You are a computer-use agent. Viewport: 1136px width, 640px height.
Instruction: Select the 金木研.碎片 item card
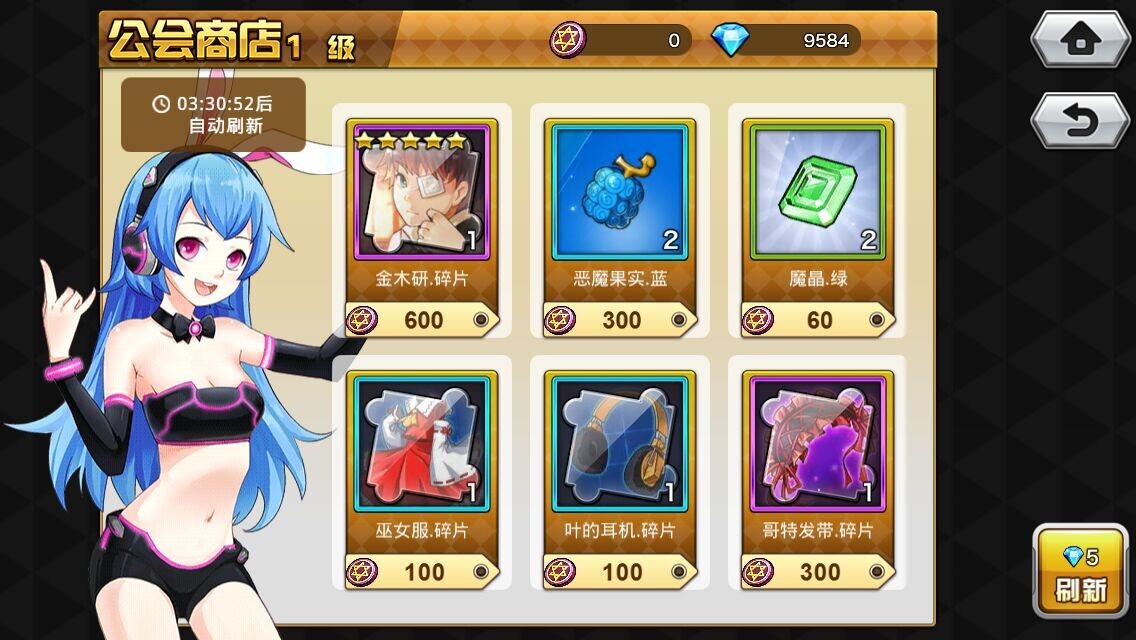pos(421,190)
